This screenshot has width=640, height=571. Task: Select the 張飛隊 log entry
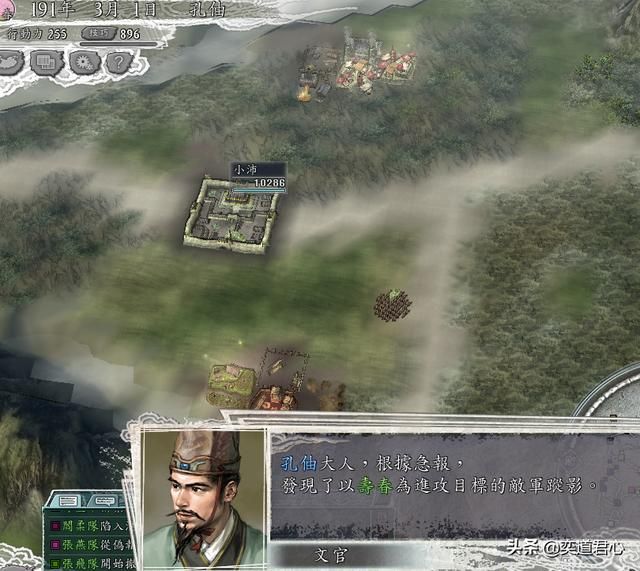[89, 564]
